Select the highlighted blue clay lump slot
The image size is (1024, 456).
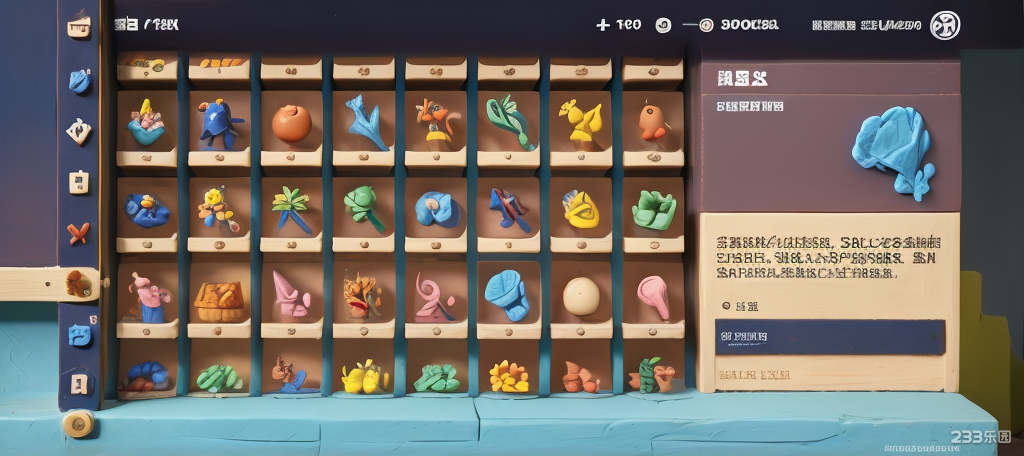point(508,294)
